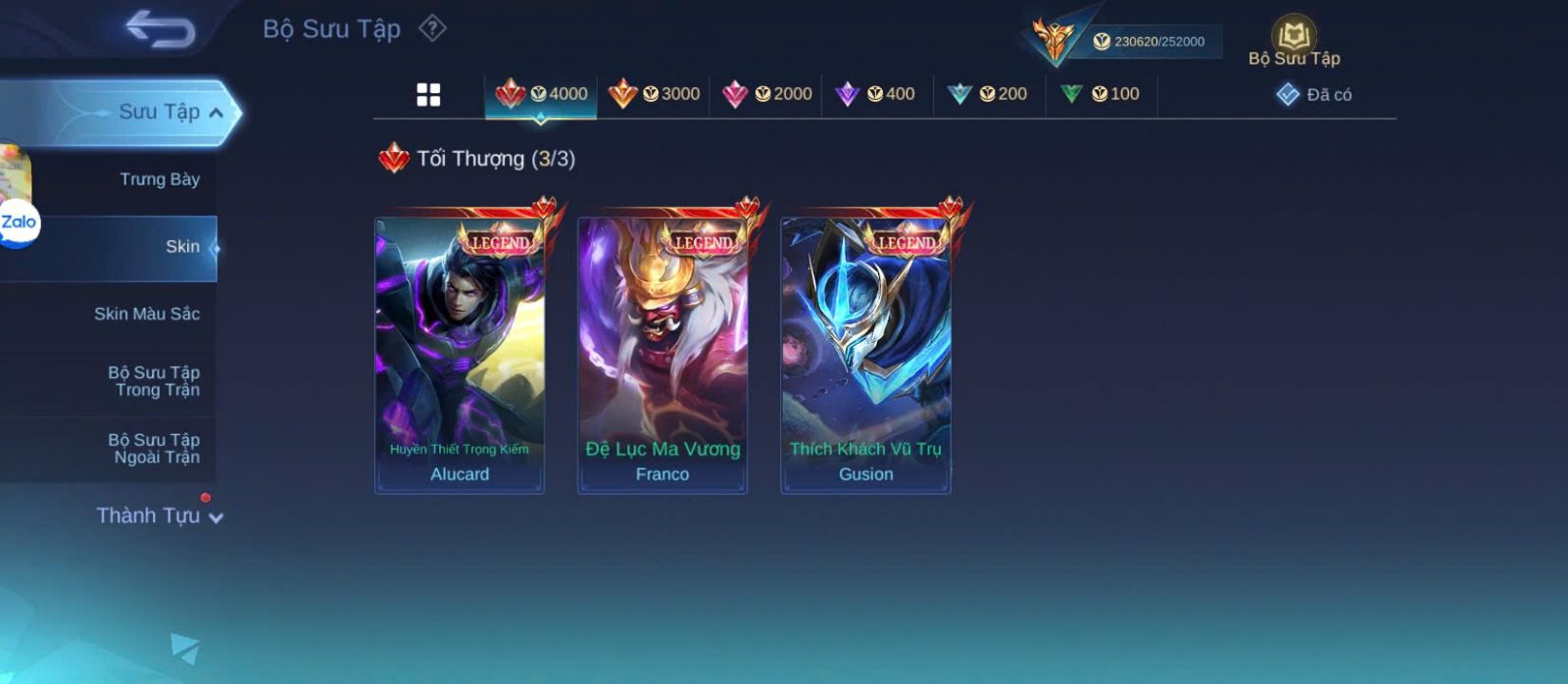Select Franco Đệ Lục Ma Vương card
The image size is (1568, 684).
662,355
